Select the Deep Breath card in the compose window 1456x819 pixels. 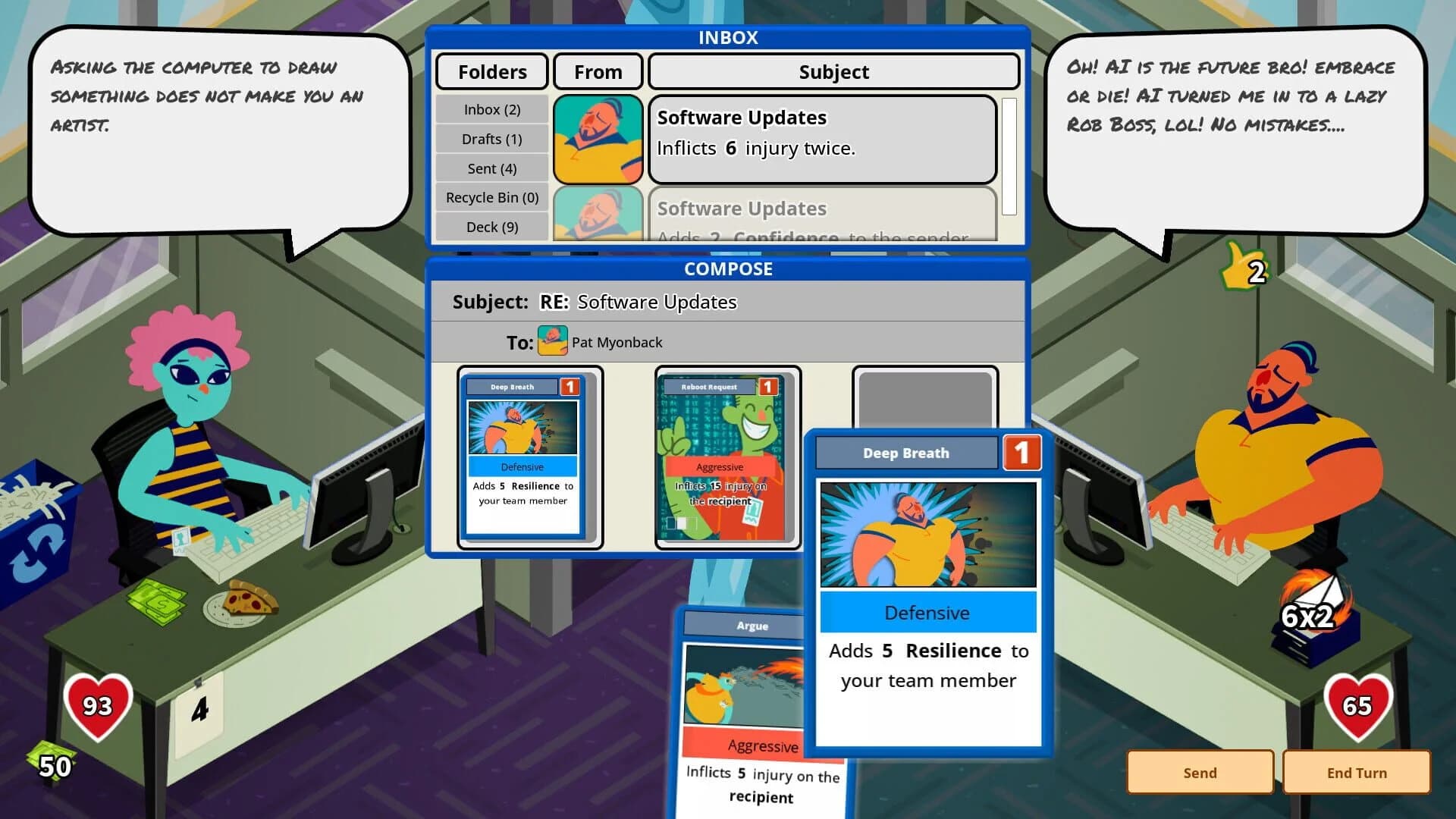point(522,455)
